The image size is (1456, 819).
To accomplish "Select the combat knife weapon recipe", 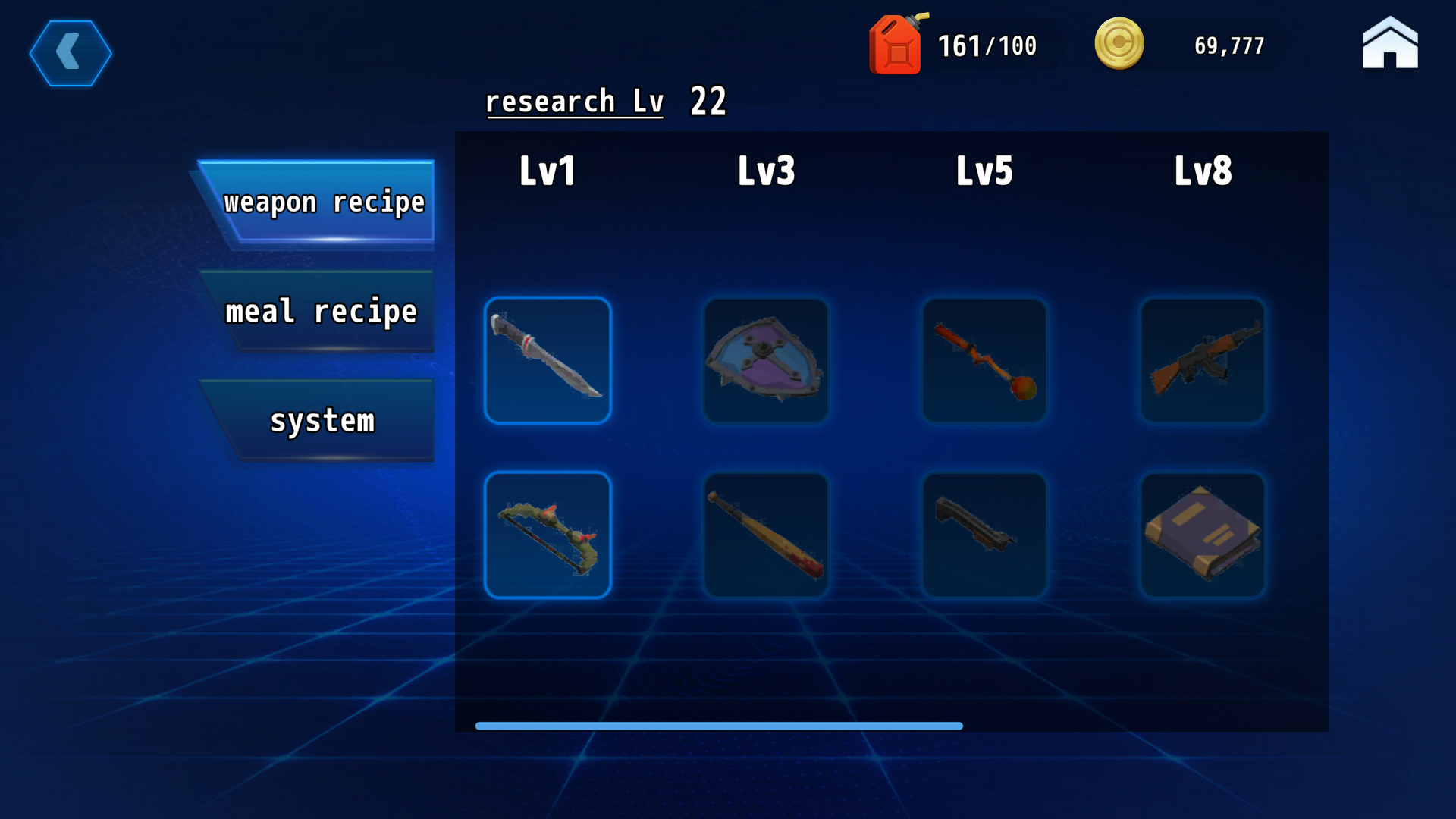I will (548, 360).
